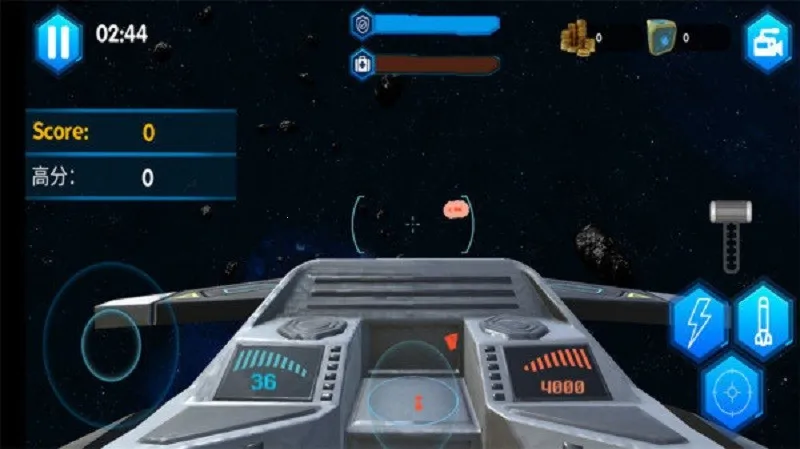Tap the crosshair targeting button
The width and height of the screenshot is (800, 449).
pyautogui.click(x=731, y=392)
